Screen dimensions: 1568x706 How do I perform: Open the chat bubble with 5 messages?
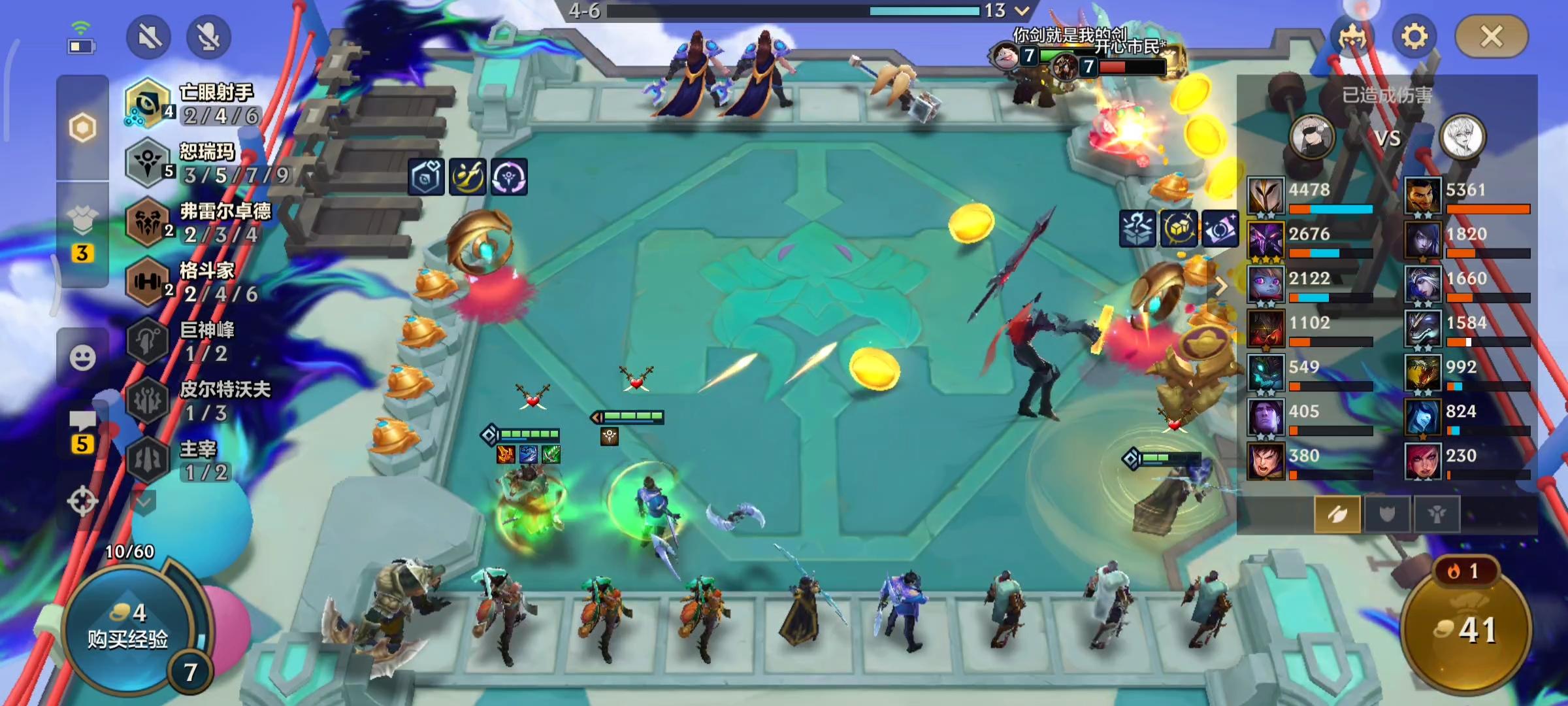(82, 431)
